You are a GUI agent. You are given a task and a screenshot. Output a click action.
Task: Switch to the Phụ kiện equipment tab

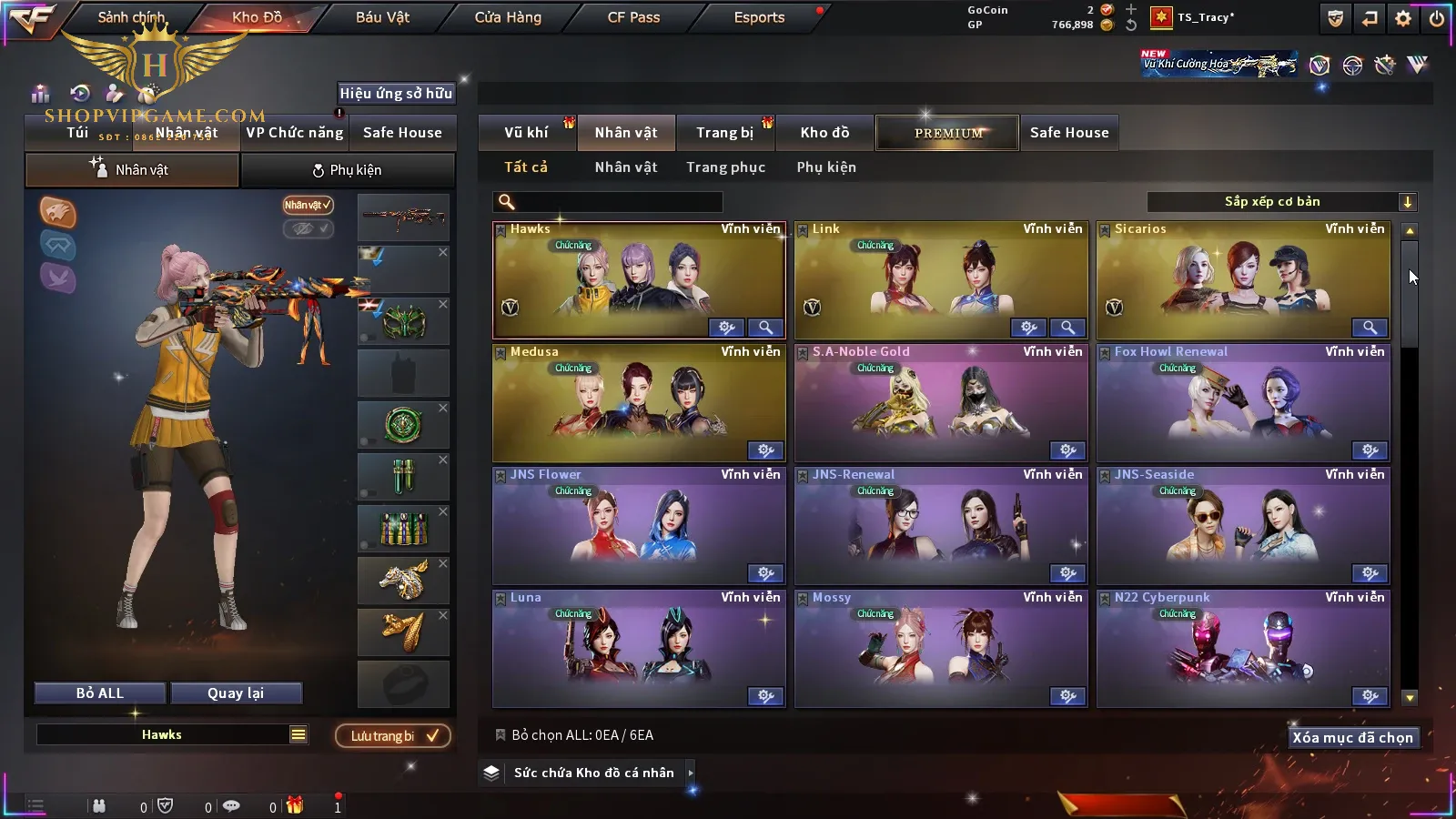pos(348,170)
